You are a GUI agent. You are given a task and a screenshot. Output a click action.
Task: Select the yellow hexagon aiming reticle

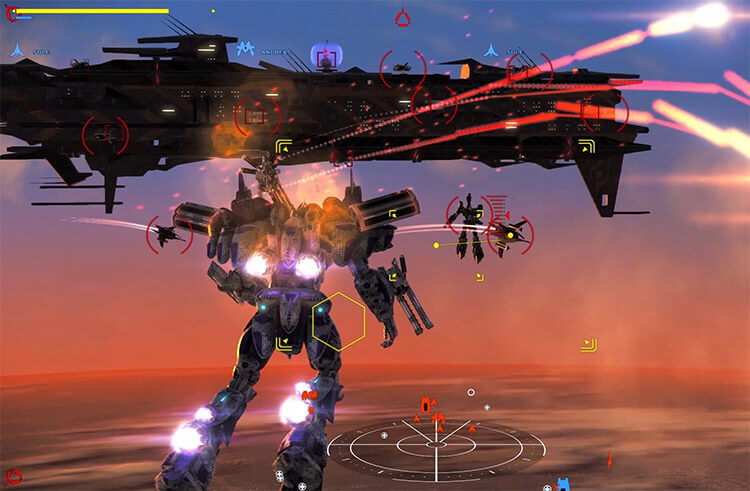click(x=338, y=322)
